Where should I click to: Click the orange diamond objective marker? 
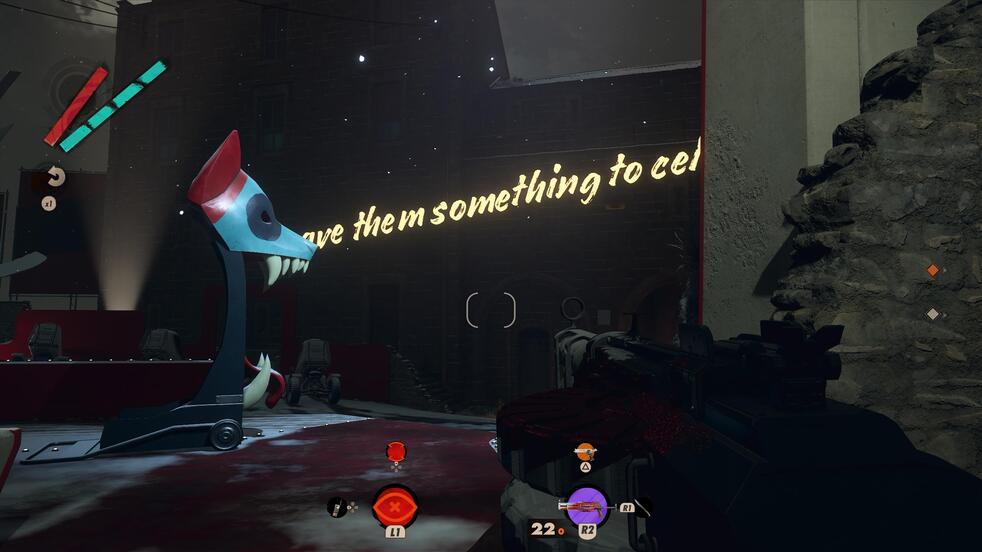click(x=932, y=270)
